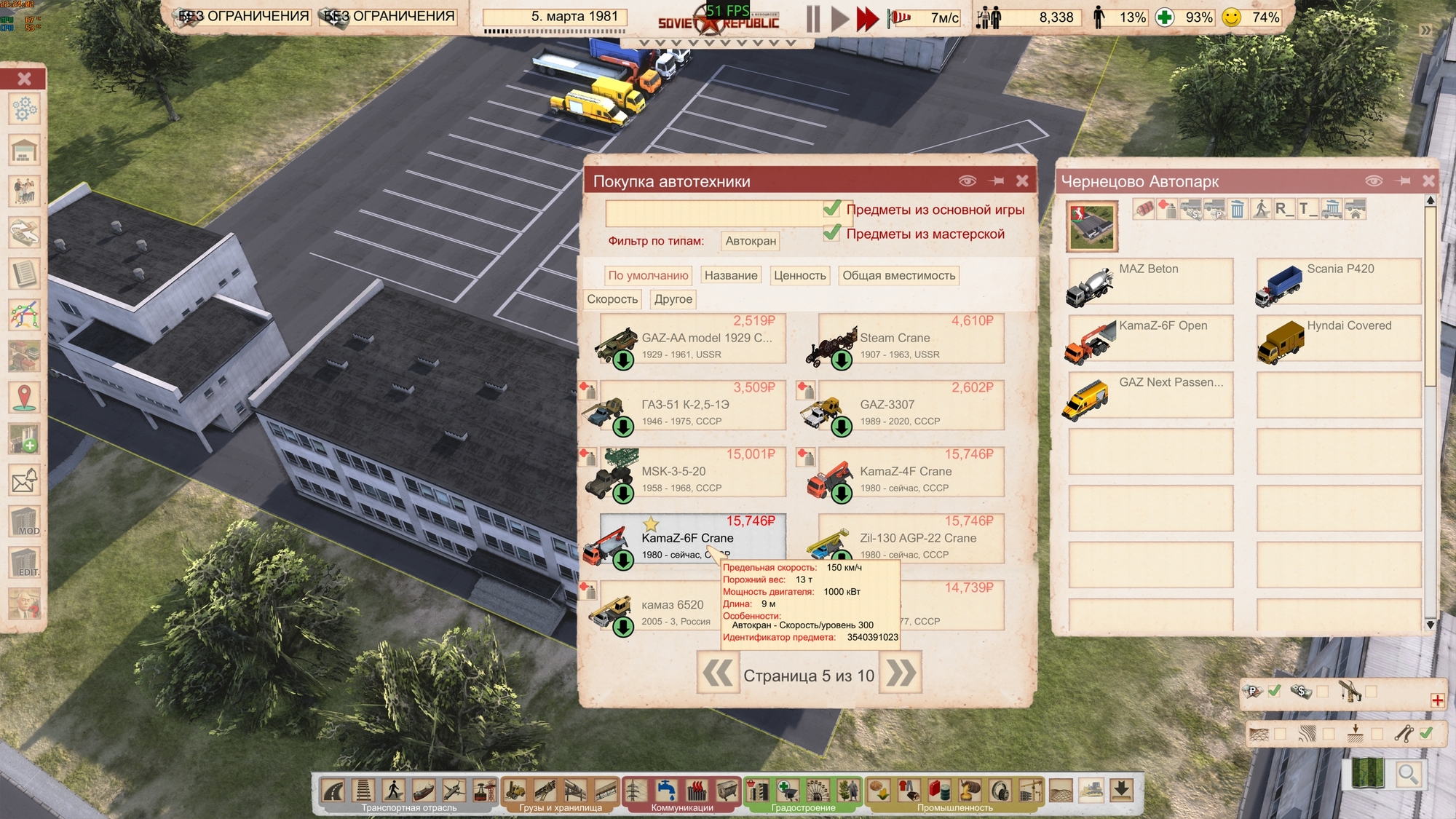Select the MAZ Beton truck in depot
1456x819 pixels.
[1150, 282]
